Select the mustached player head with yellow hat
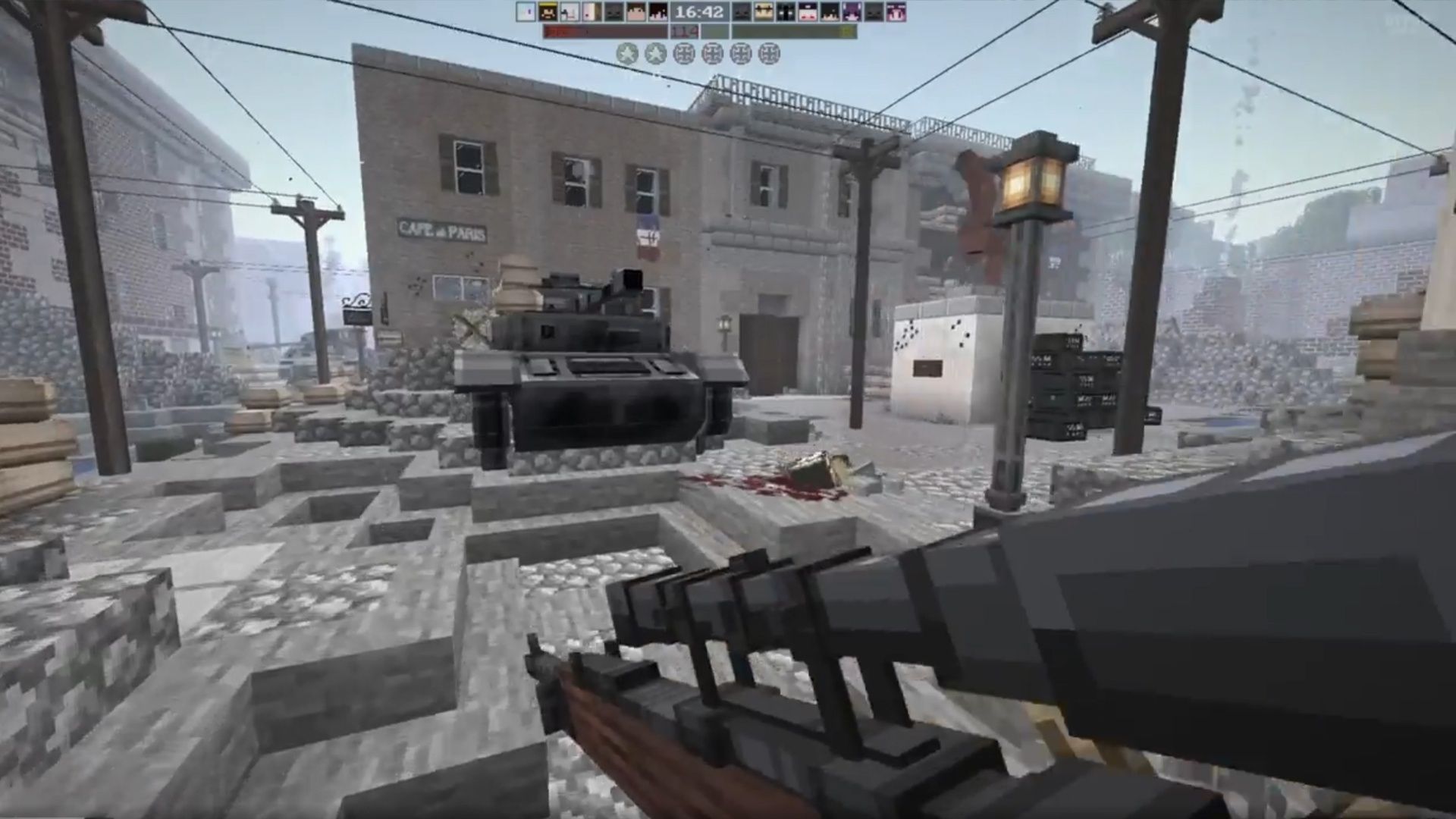The width and height of the screenshot is (1456, 819). (548, 11)
